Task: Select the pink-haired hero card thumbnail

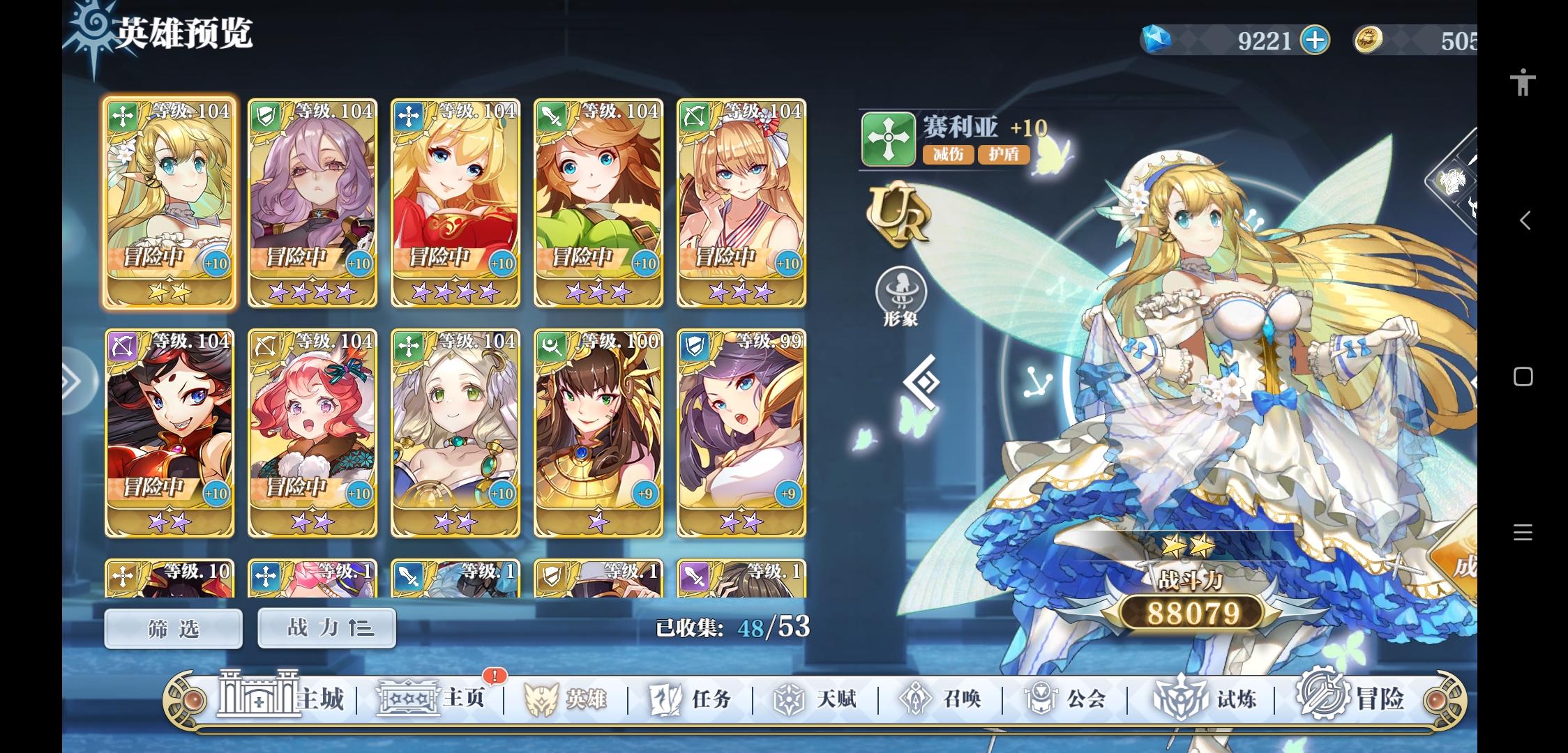Action: (x=312, y=432)
